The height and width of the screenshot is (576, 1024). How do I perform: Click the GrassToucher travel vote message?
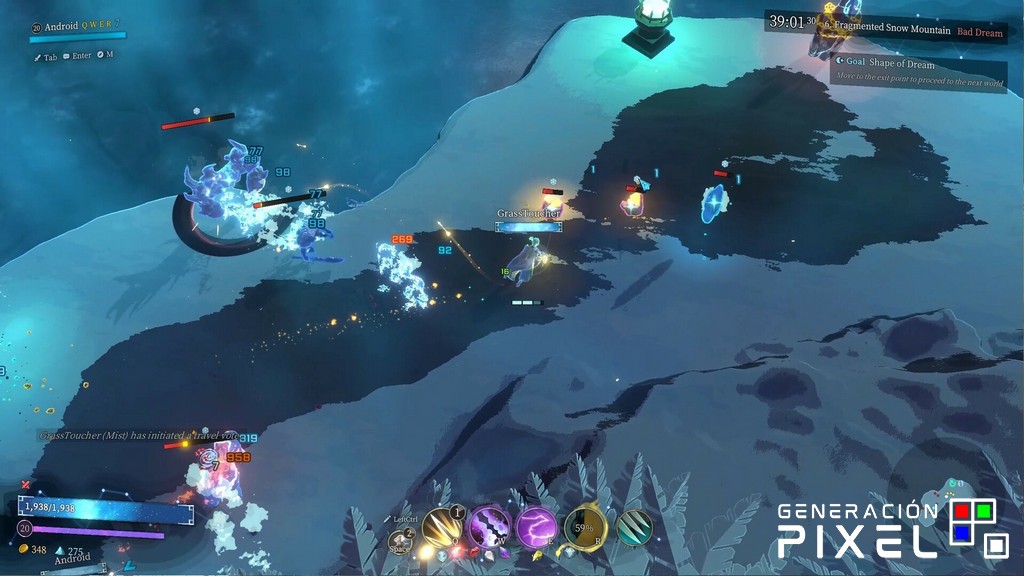coord(138,435)
